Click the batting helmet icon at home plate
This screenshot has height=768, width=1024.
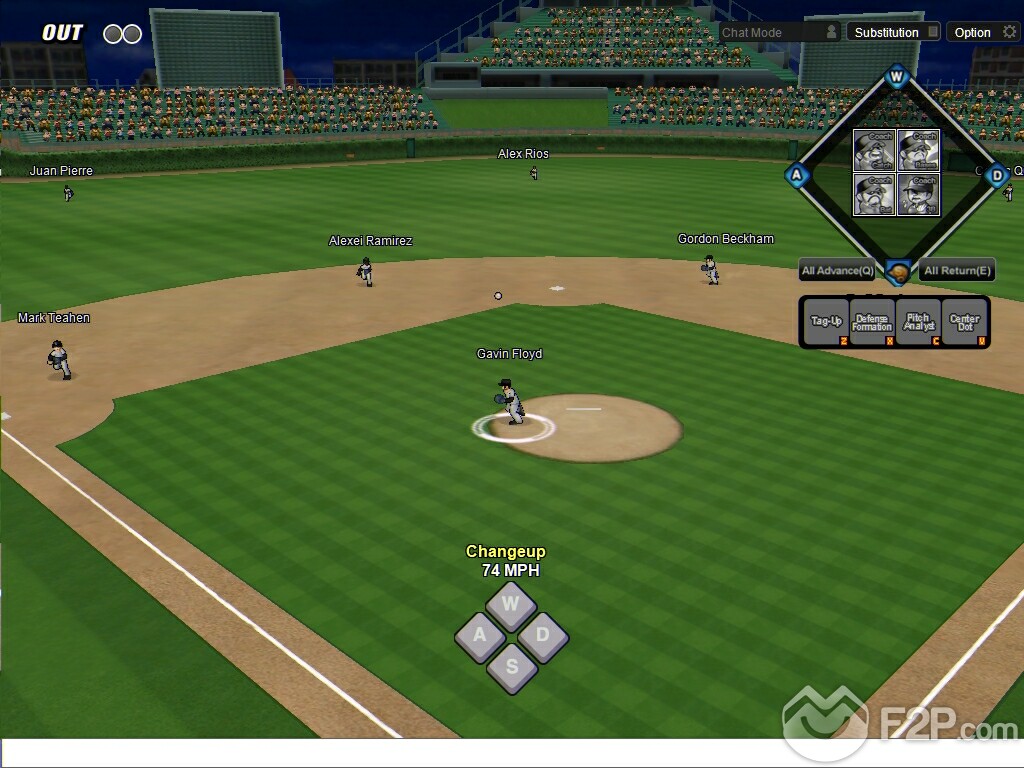coord(898,272)
